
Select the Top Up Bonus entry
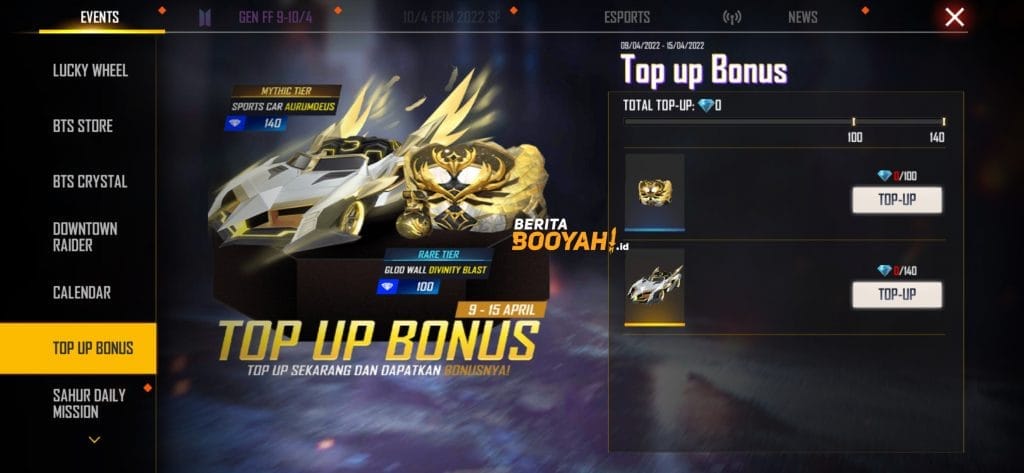92,348
